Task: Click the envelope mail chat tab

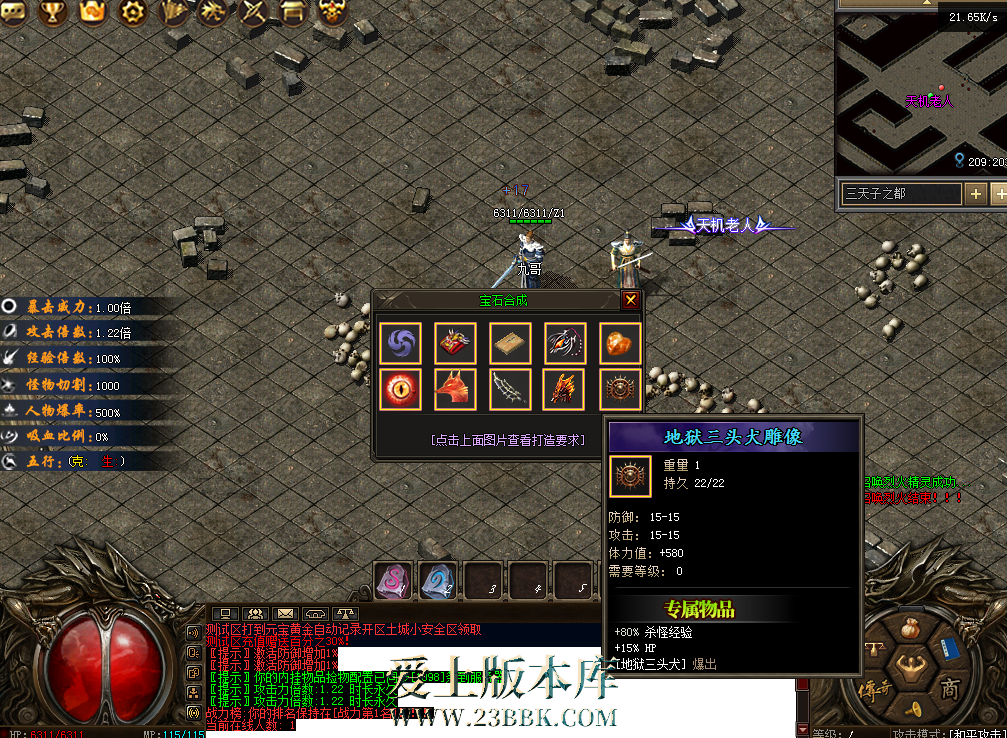Action: 286,613
